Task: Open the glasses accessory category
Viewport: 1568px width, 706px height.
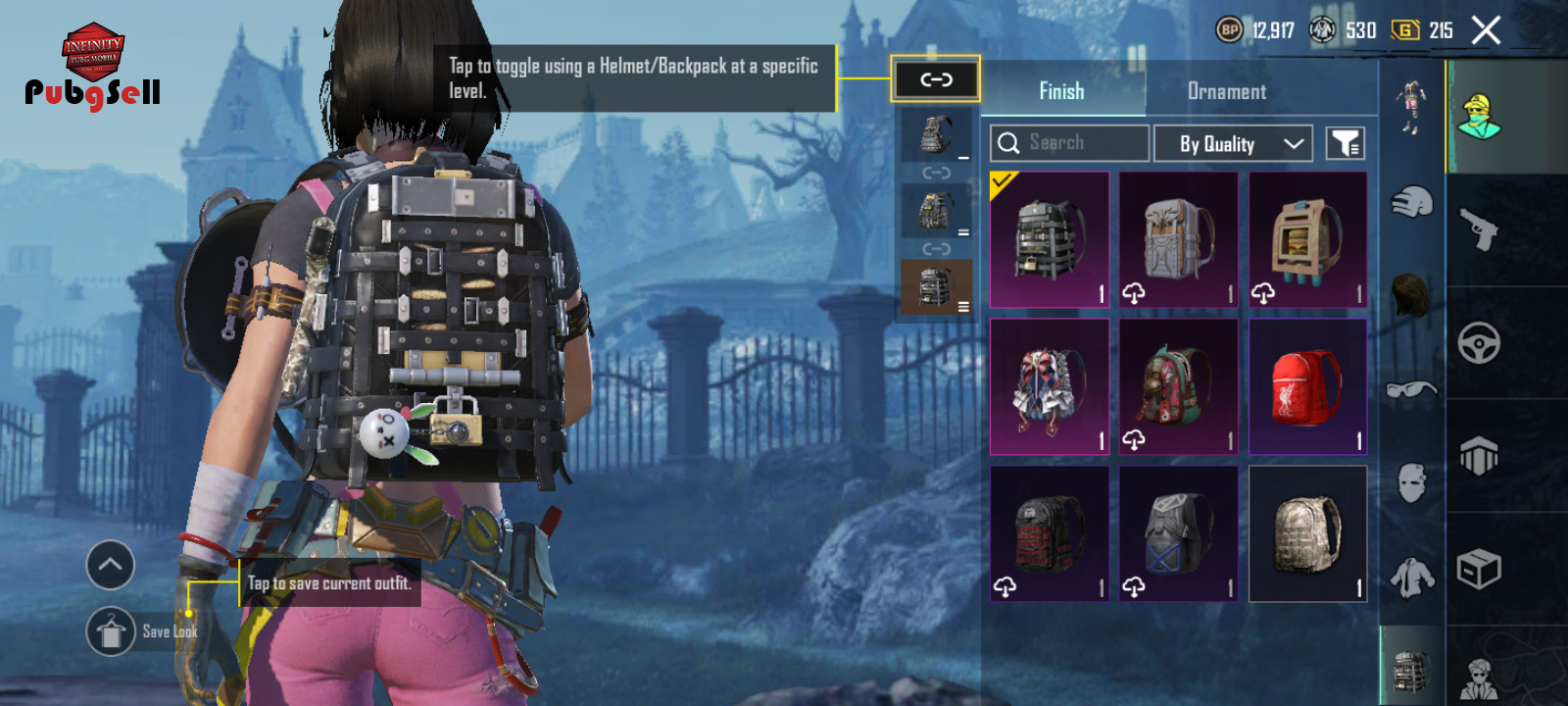Action: pos(1411,389)
